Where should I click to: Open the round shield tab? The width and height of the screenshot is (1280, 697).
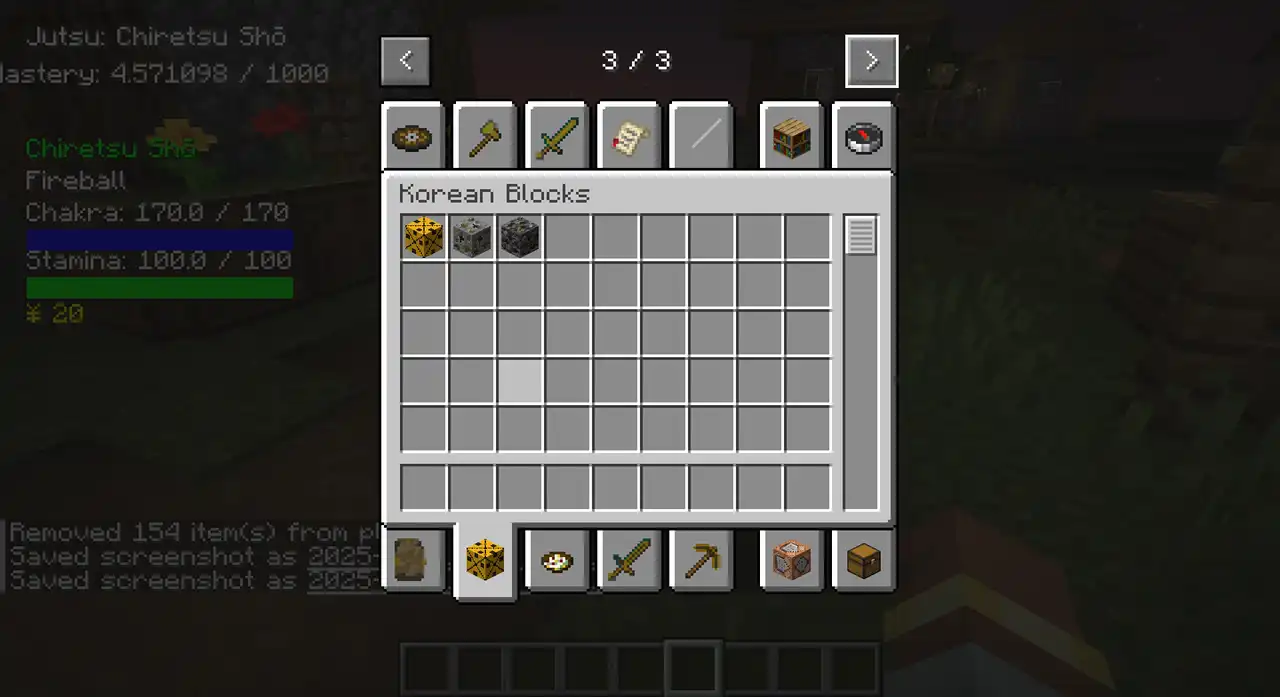coord(413,137)
